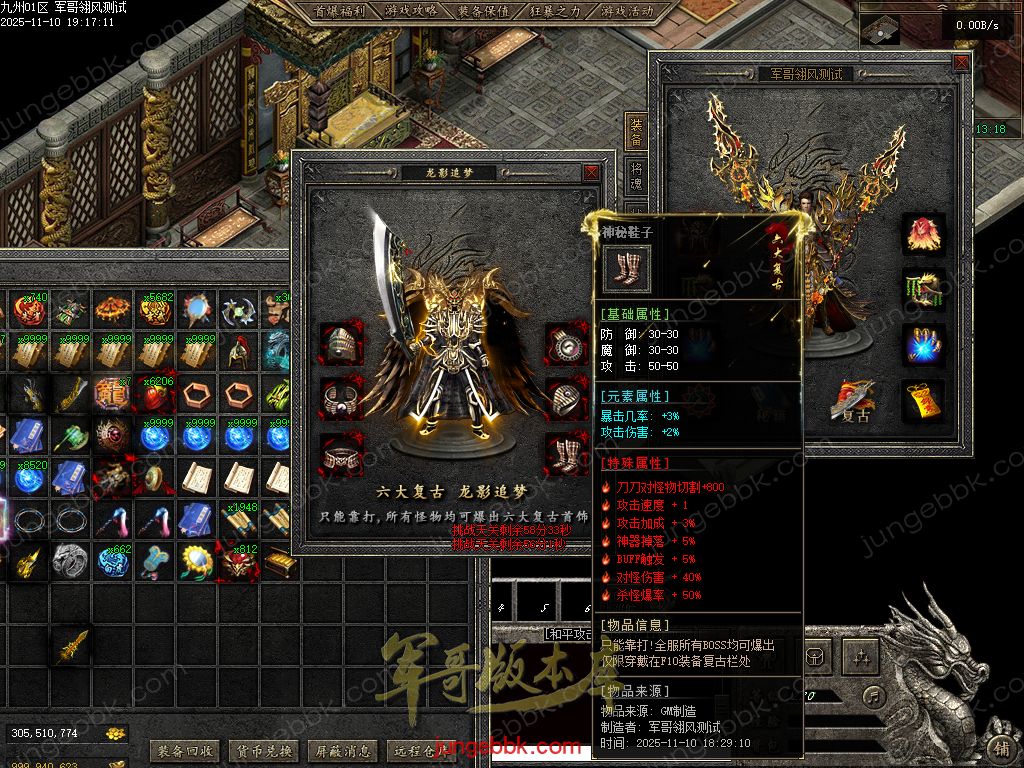This screenshot has height=768, width=1024.
Task: Open the 狂暴之力 menu
Action: coord(554,11)
